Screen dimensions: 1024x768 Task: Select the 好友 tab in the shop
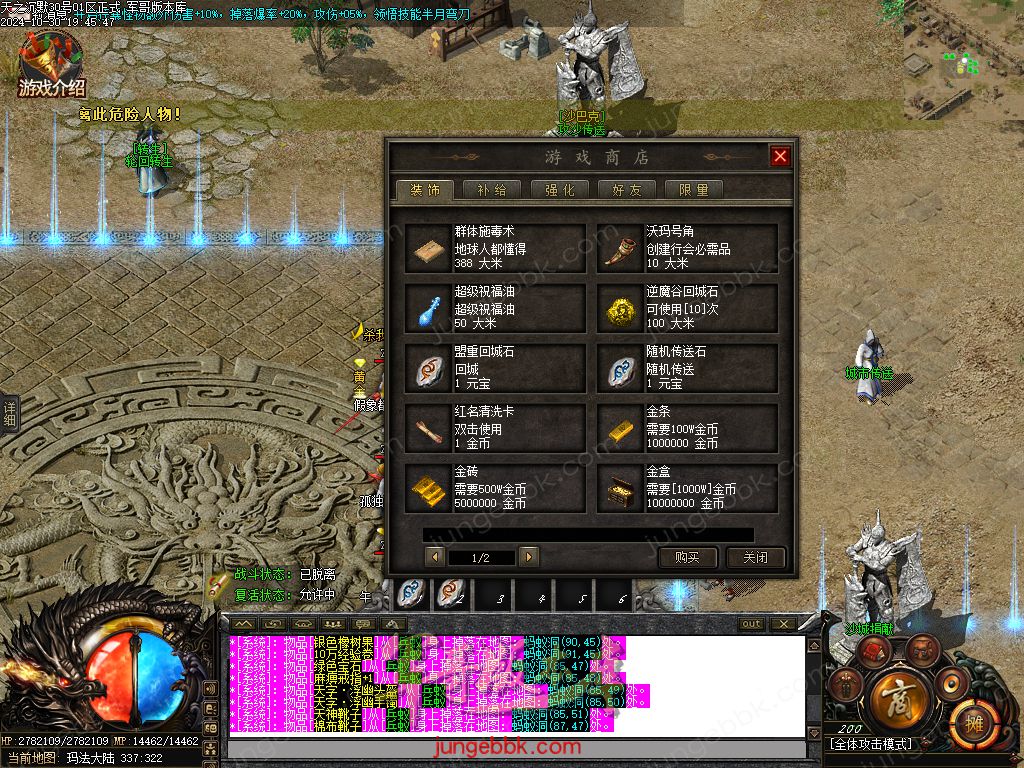click(627, 190)
